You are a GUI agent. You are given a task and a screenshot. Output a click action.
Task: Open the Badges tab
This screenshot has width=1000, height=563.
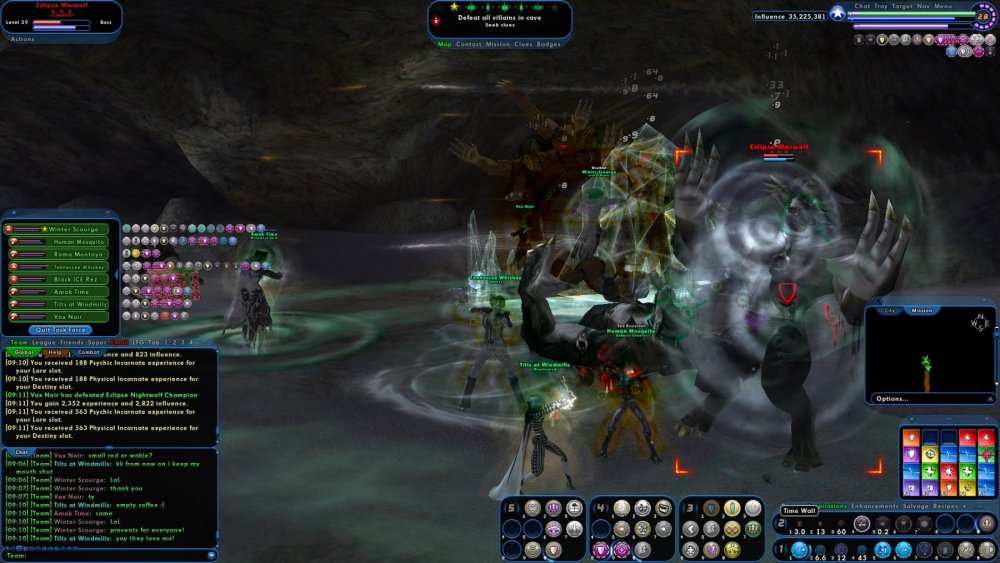tap(549, 44)
